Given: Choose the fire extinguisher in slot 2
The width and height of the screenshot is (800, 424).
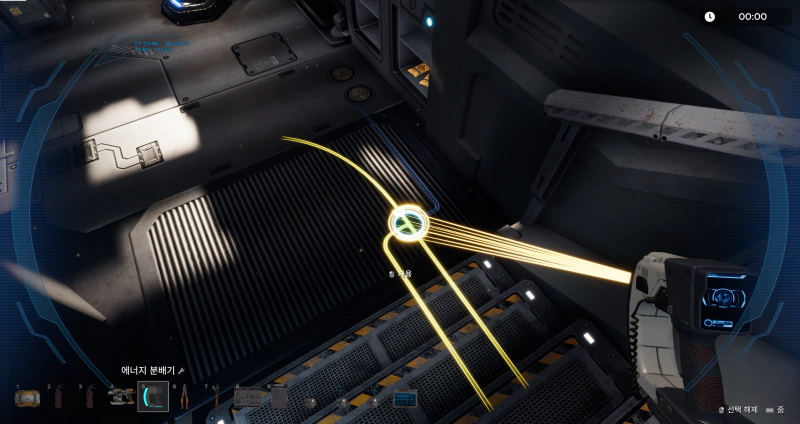Looking at the screenshot, I should pos(58,398).
